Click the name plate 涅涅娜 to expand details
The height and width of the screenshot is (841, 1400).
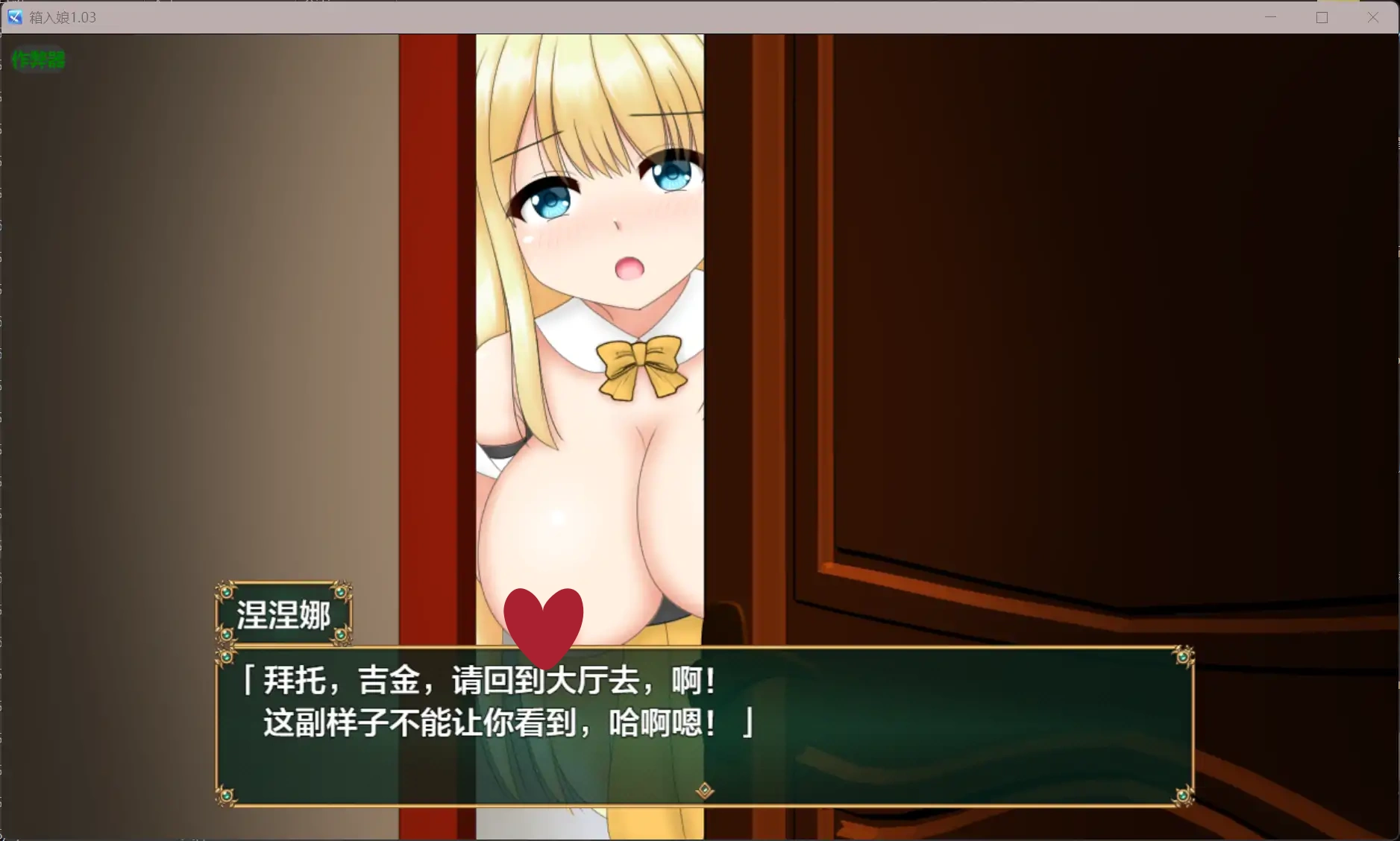(284, 614)
